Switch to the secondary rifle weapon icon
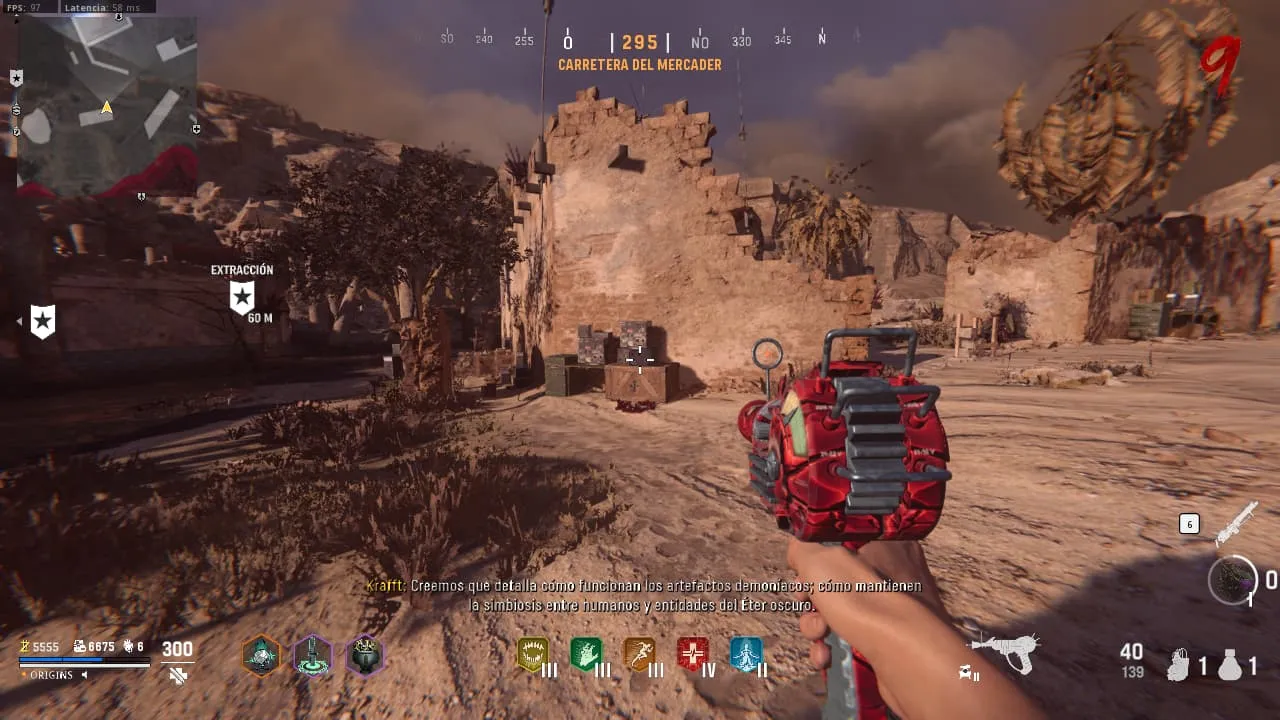Image resolution: width=1280 pixels, height=720 pixels. (x=1235, y=523)
